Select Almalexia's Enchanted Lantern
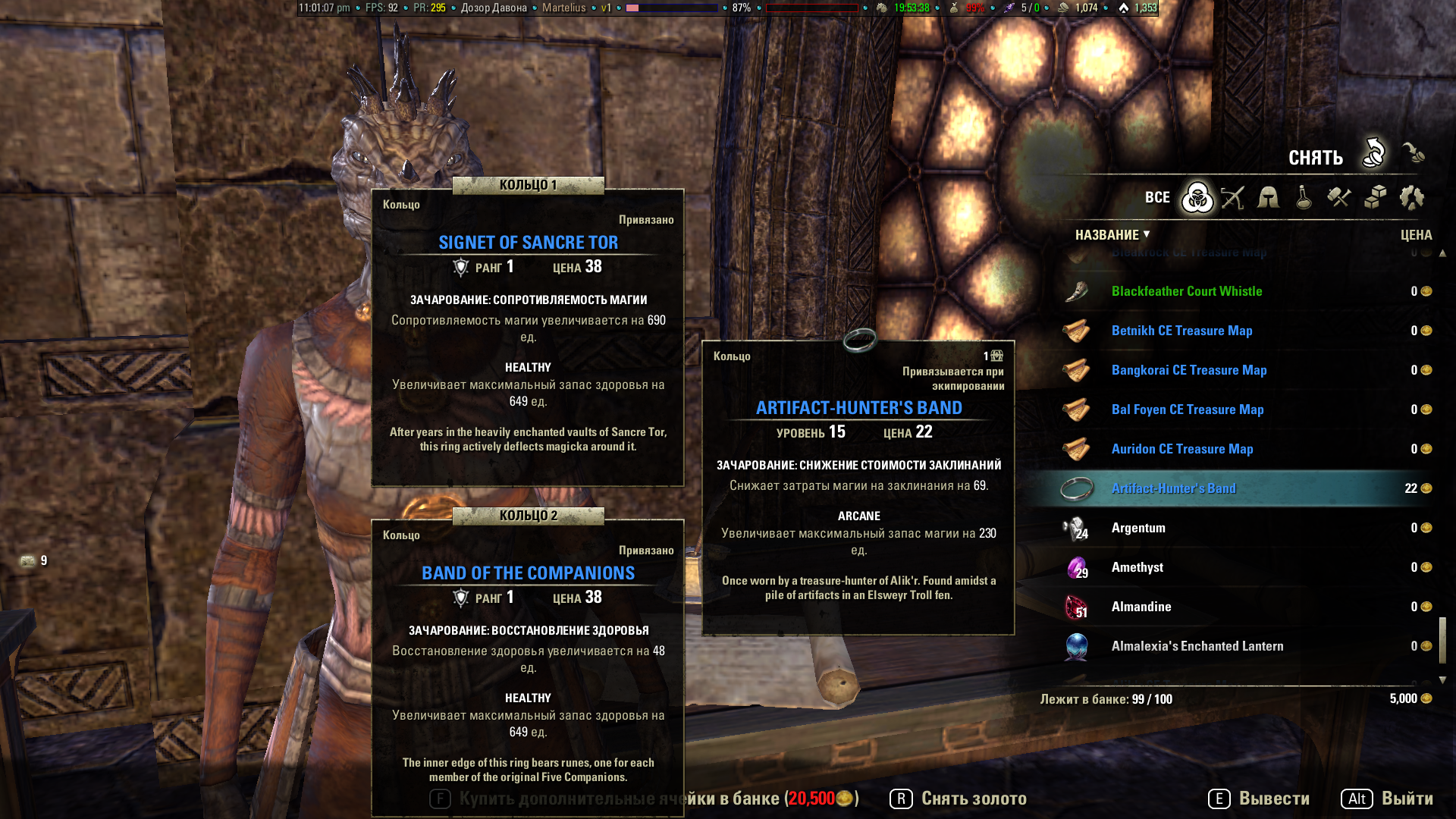 click(x=1197, y=646)
